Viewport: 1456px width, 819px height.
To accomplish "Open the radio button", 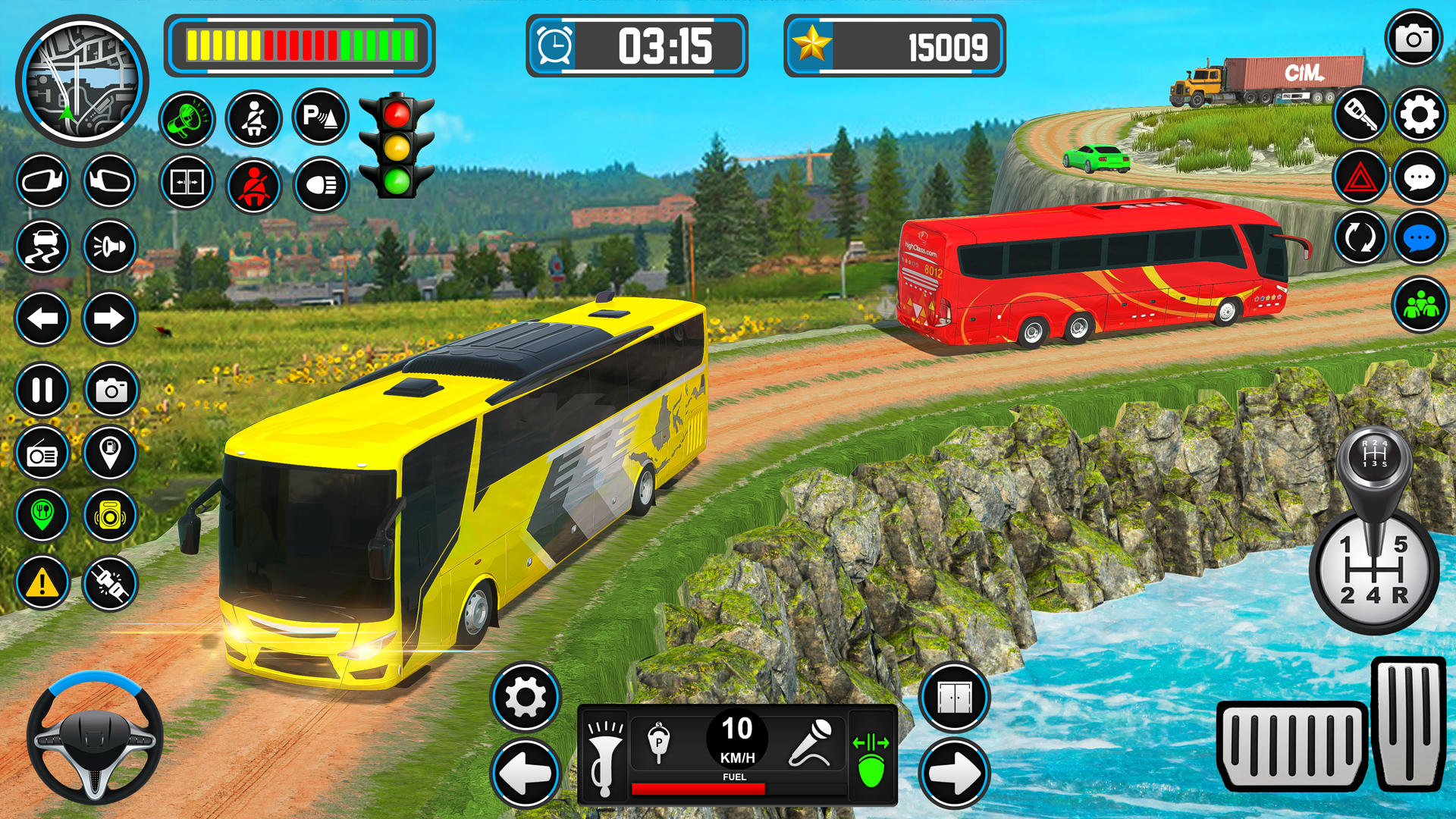I will 42,454.
